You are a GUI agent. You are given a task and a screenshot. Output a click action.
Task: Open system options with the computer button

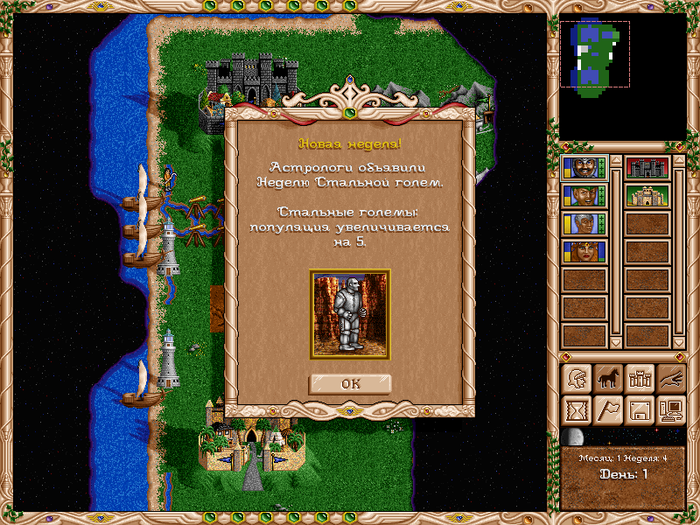click(670, 410)
